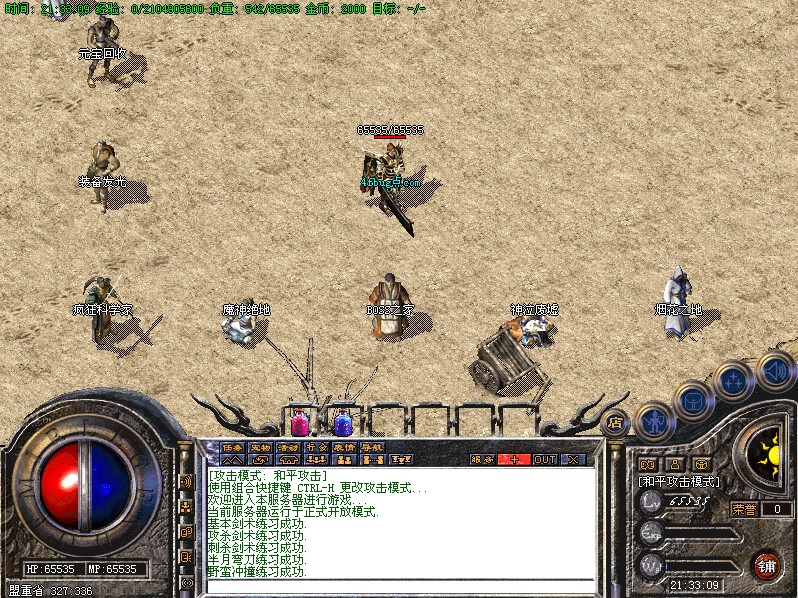Click the 活动 events button
The width and height of the screenshot is (798, 598).
pos(288,448)
